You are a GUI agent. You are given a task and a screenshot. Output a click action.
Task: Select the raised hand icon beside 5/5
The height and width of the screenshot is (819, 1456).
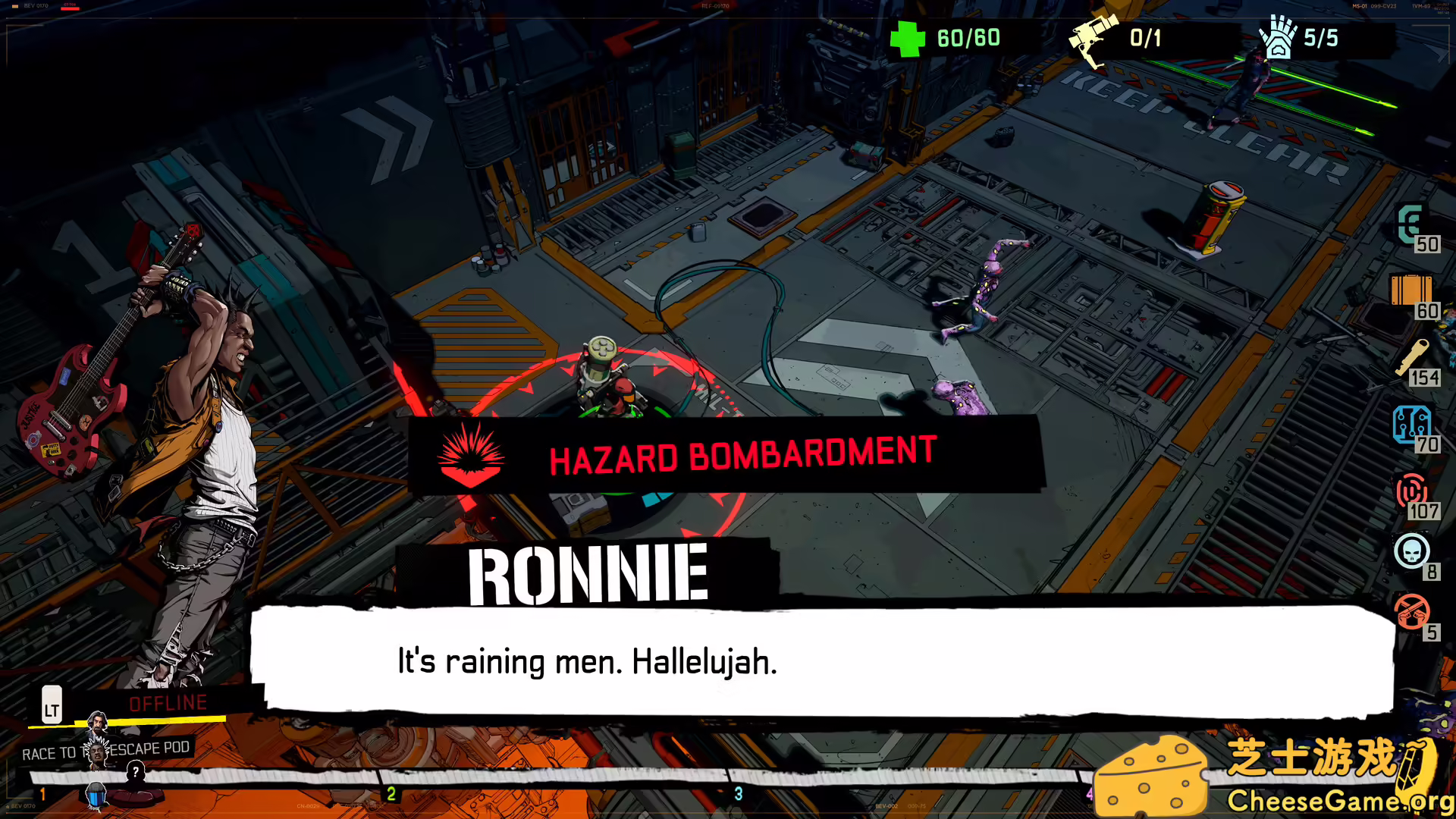coord(1277,38)
